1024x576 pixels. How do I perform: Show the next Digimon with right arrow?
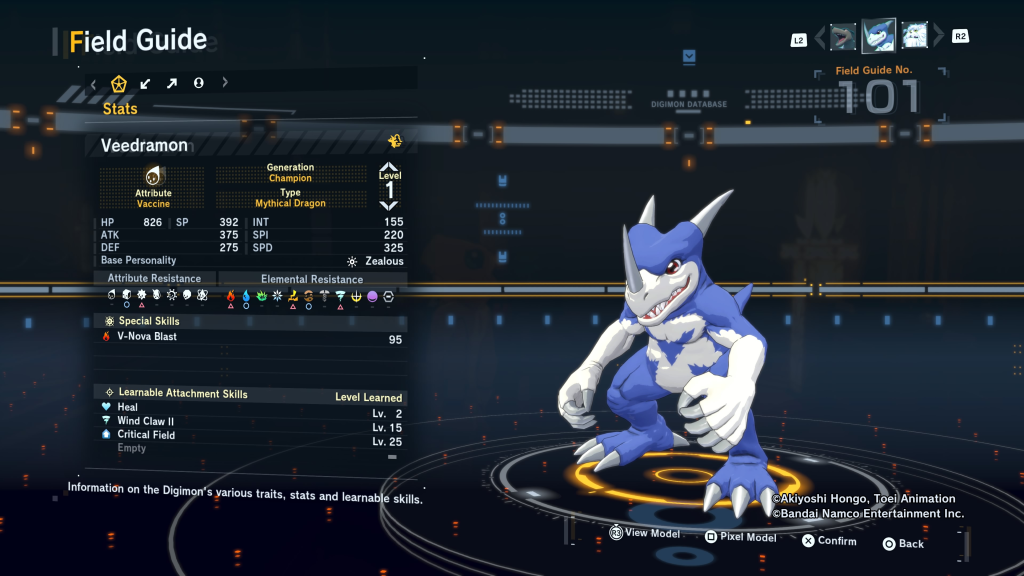coord(939,38)
